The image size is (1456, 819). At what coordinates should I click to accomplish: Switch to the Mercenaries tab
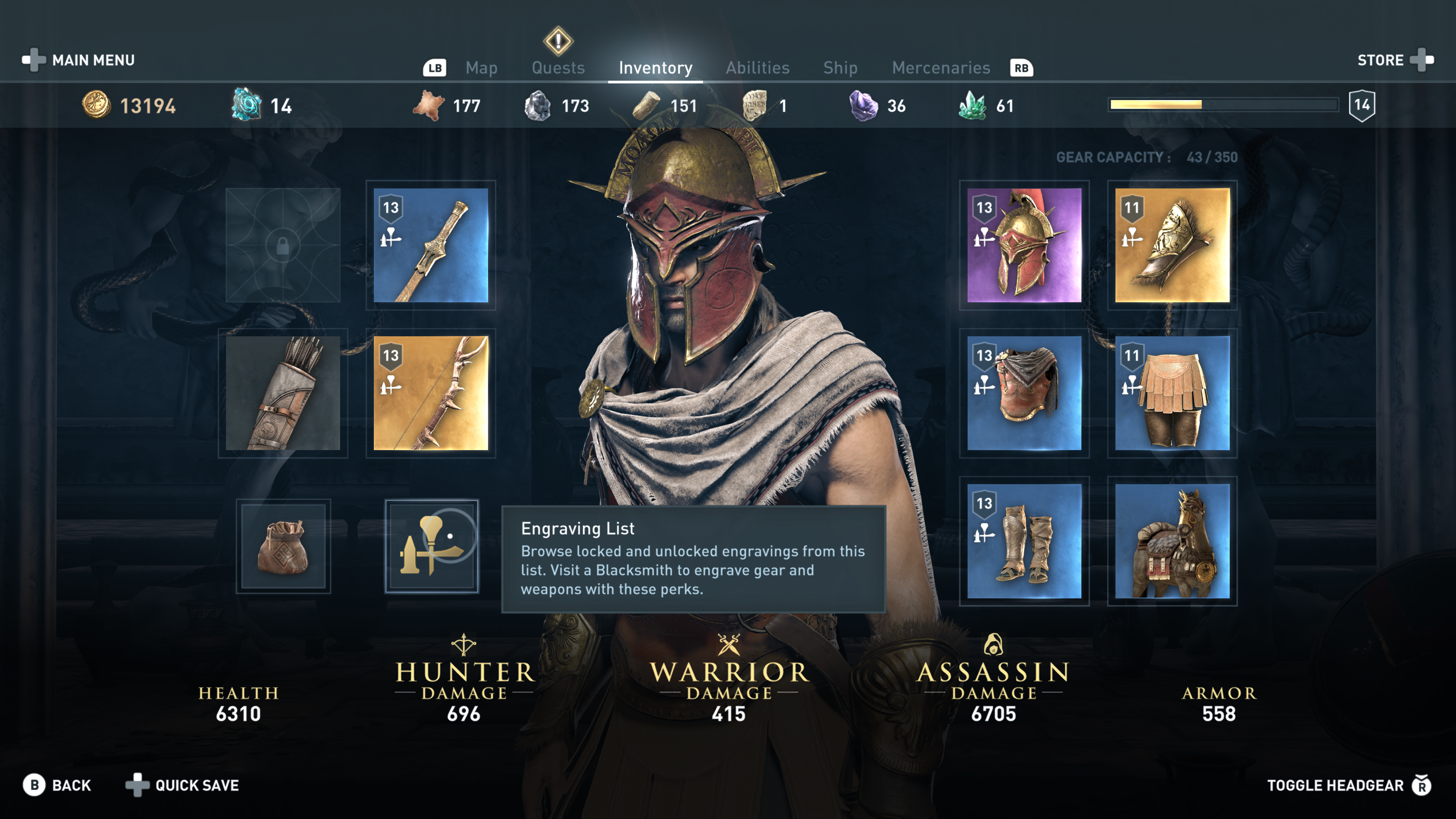point(940,68)
